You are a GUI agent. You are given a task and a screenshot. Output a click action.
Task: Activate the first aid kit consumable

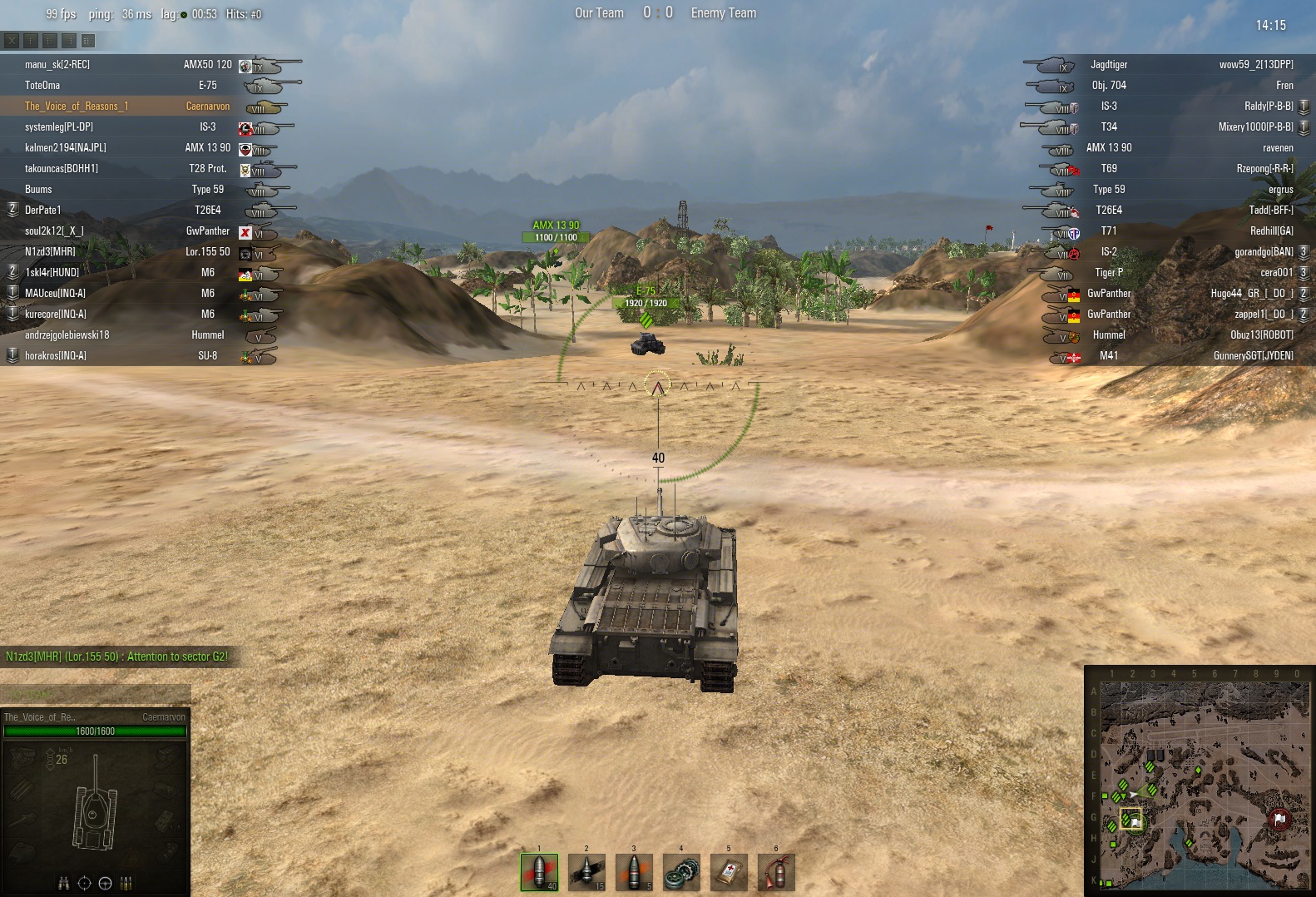[729, 872]
